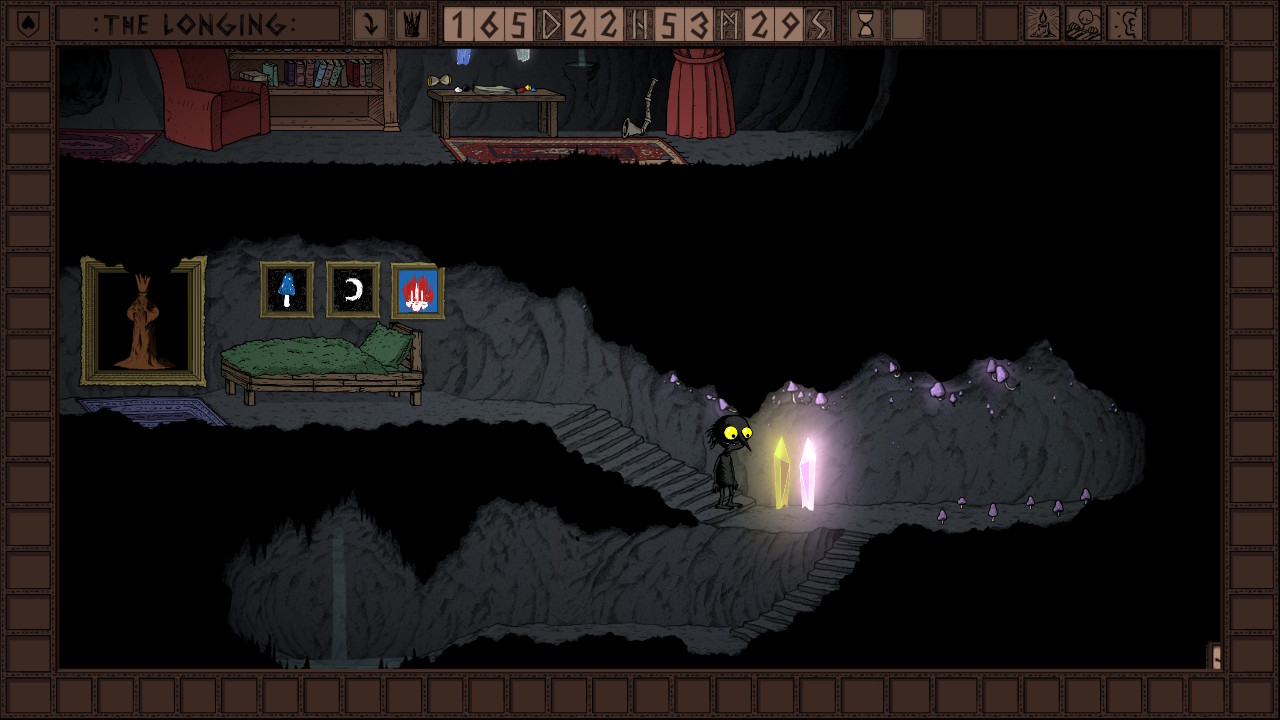
Task: Click the small lever tab in corner
Action: (x=1215, y=656)
